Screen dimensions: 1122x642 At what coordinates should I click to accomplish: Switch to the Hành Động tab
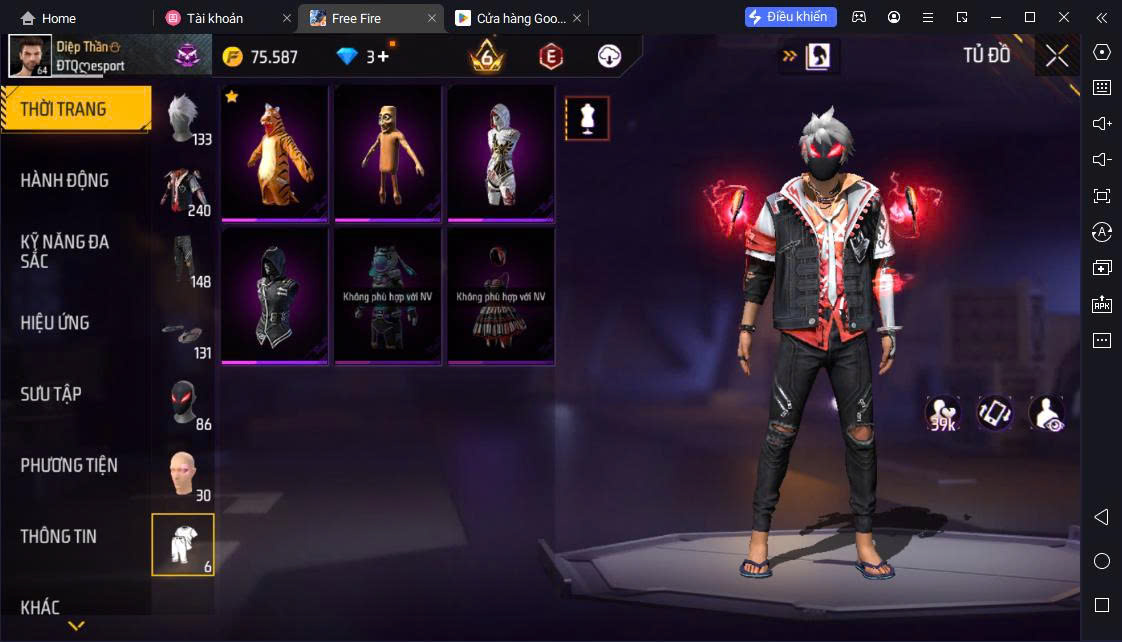65,181
